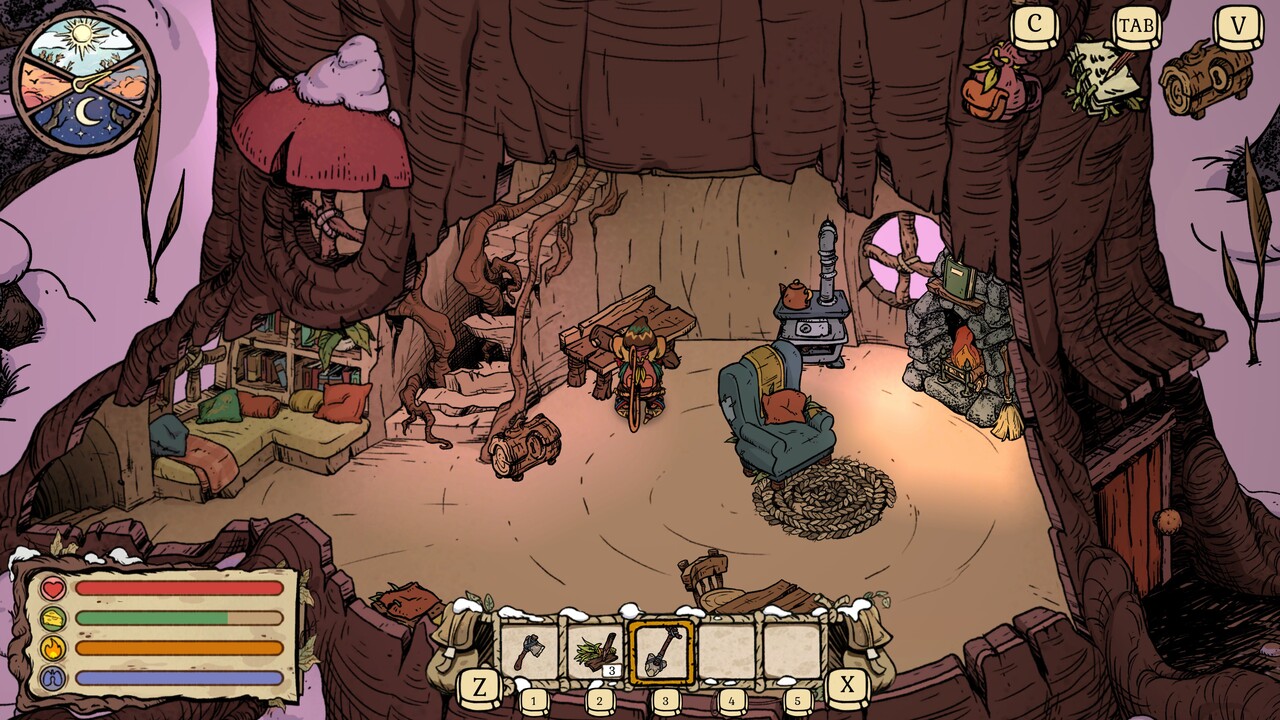The height and width of the screenshot is (720, 1280).
Task: Open the log chest storage icon
Action: [1205, 79]
